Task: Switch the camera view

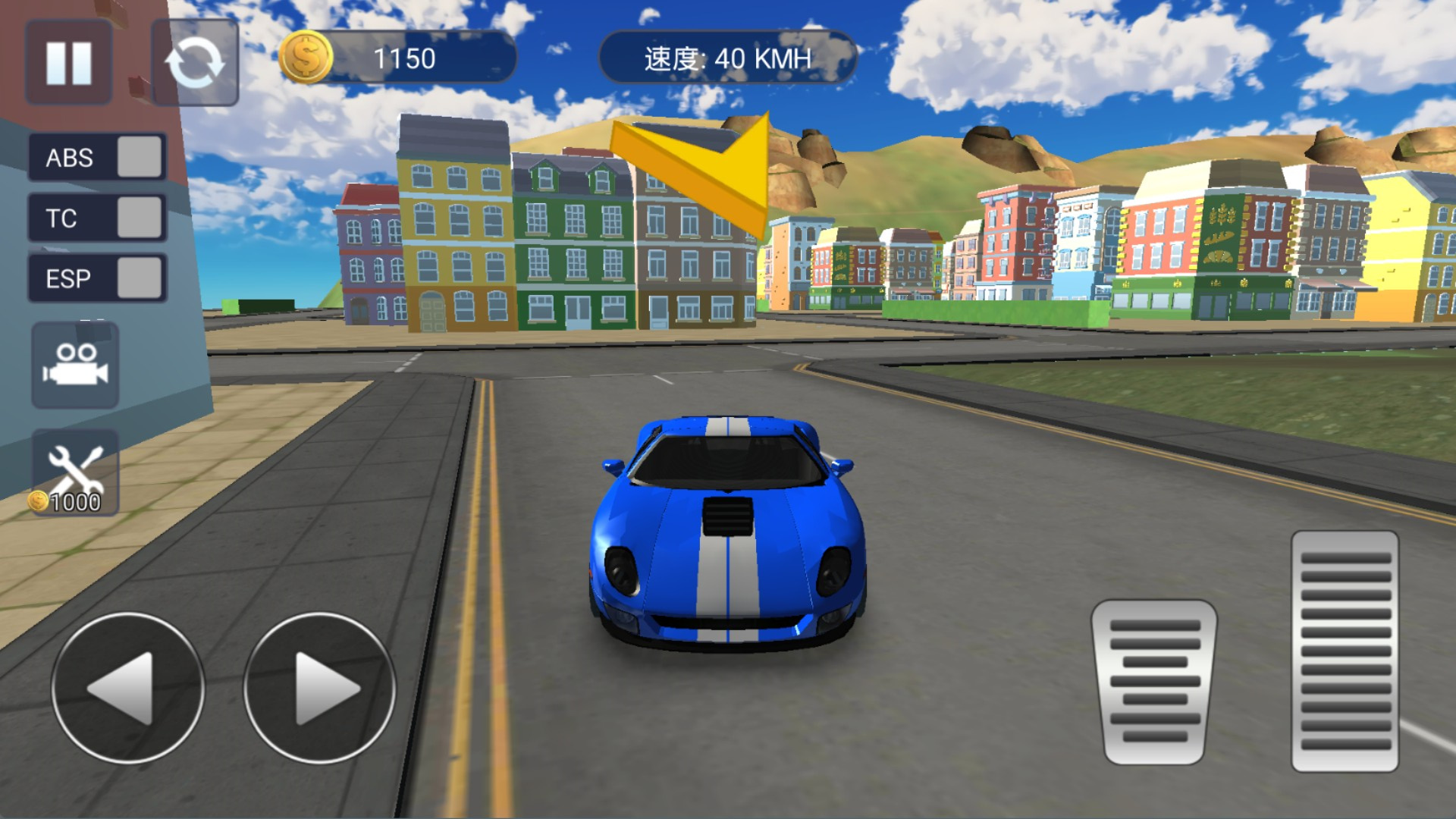Action: coord(75,366)
